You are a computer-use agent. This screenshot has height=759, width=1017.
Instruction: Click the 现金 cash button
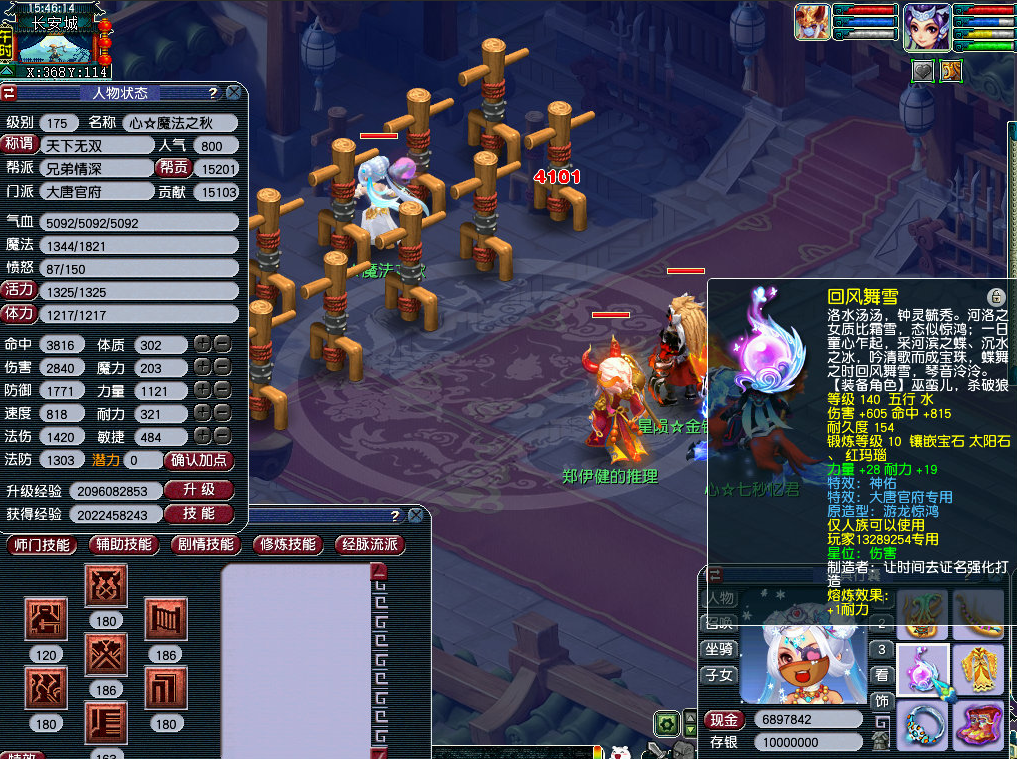coord(723,720)
